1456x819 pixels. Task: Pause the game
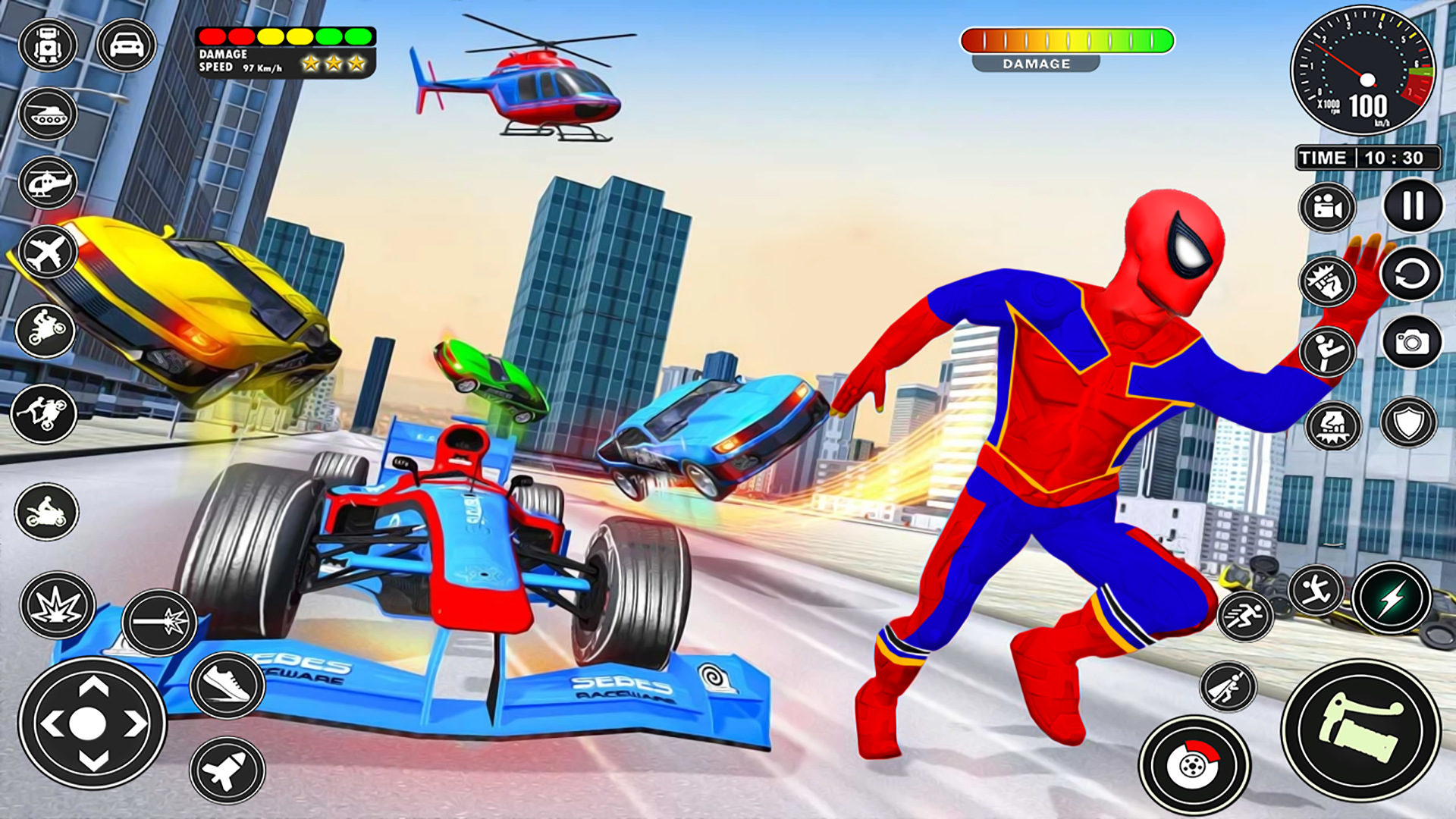pyautogui.click(x=1413, y=206)
